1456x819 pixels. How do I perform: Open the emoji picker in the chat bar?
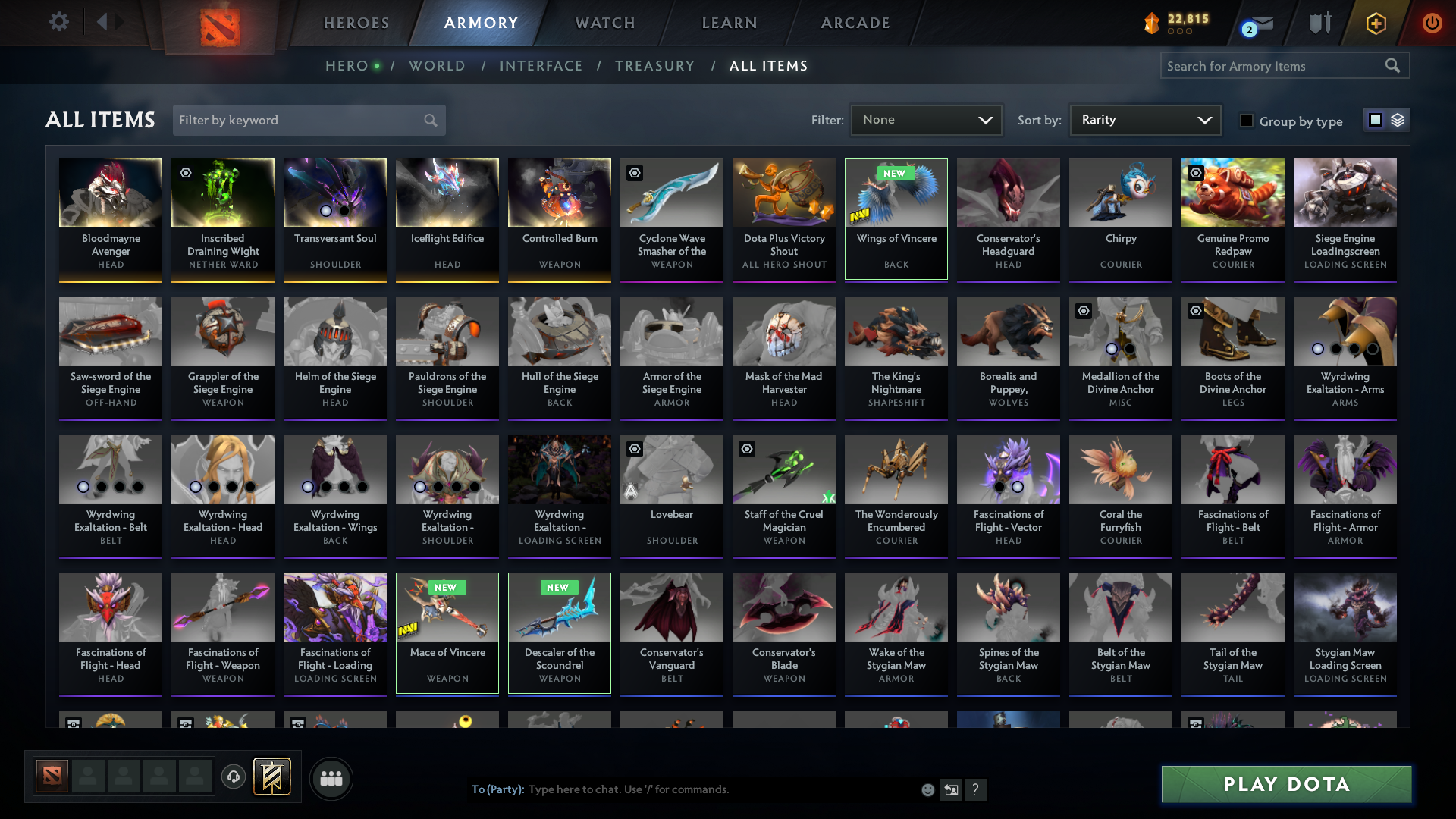pyautogui.click(x=927, y=789)
